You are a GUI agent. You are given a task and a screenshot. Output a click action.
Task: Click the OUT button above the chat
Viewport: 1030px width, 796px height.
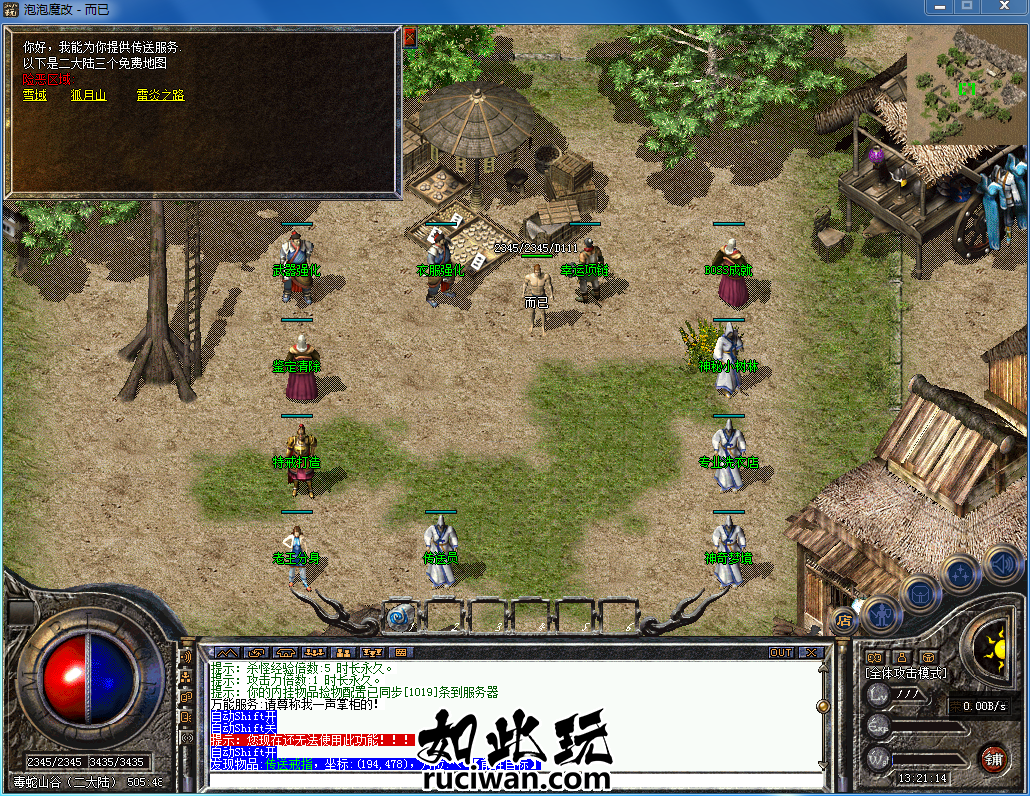781,652
